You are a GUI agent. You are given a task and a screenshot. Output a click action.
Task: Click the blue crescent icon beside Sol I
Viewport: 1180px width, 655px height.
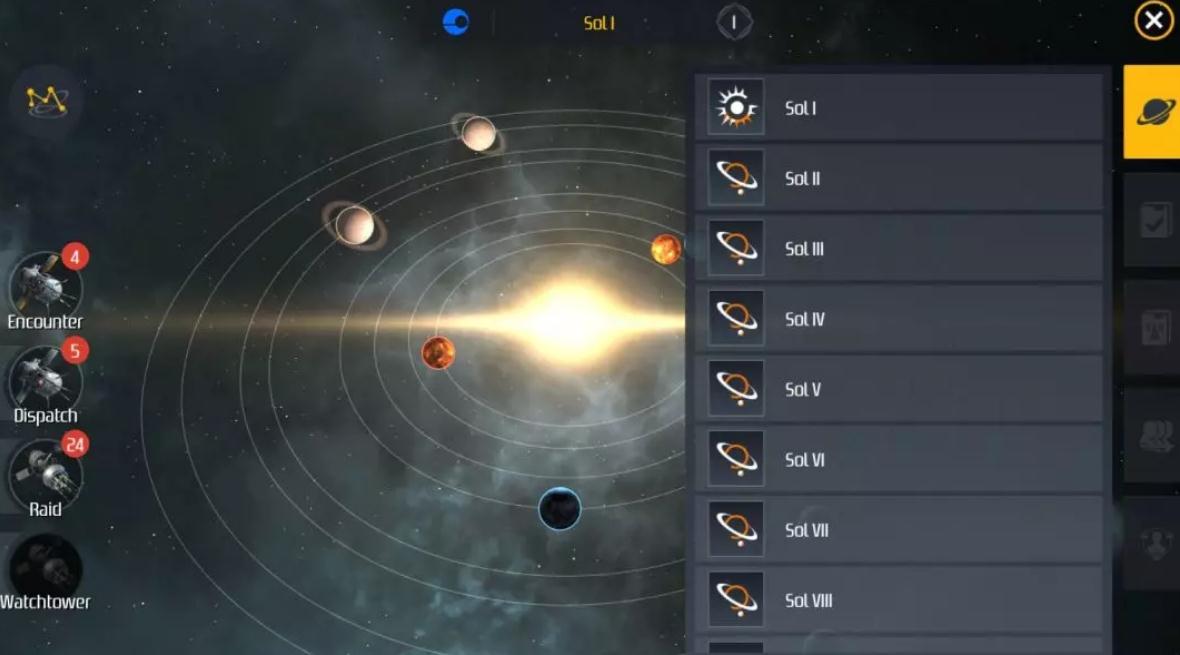click(x=456, y=22)
